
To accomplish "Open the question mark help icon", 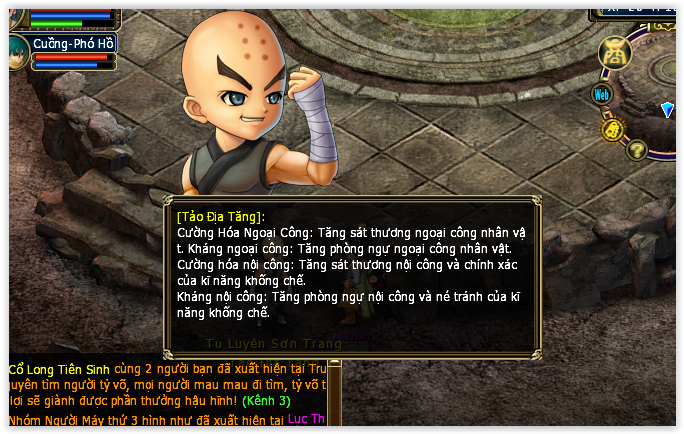I will (x=636, y=151).
